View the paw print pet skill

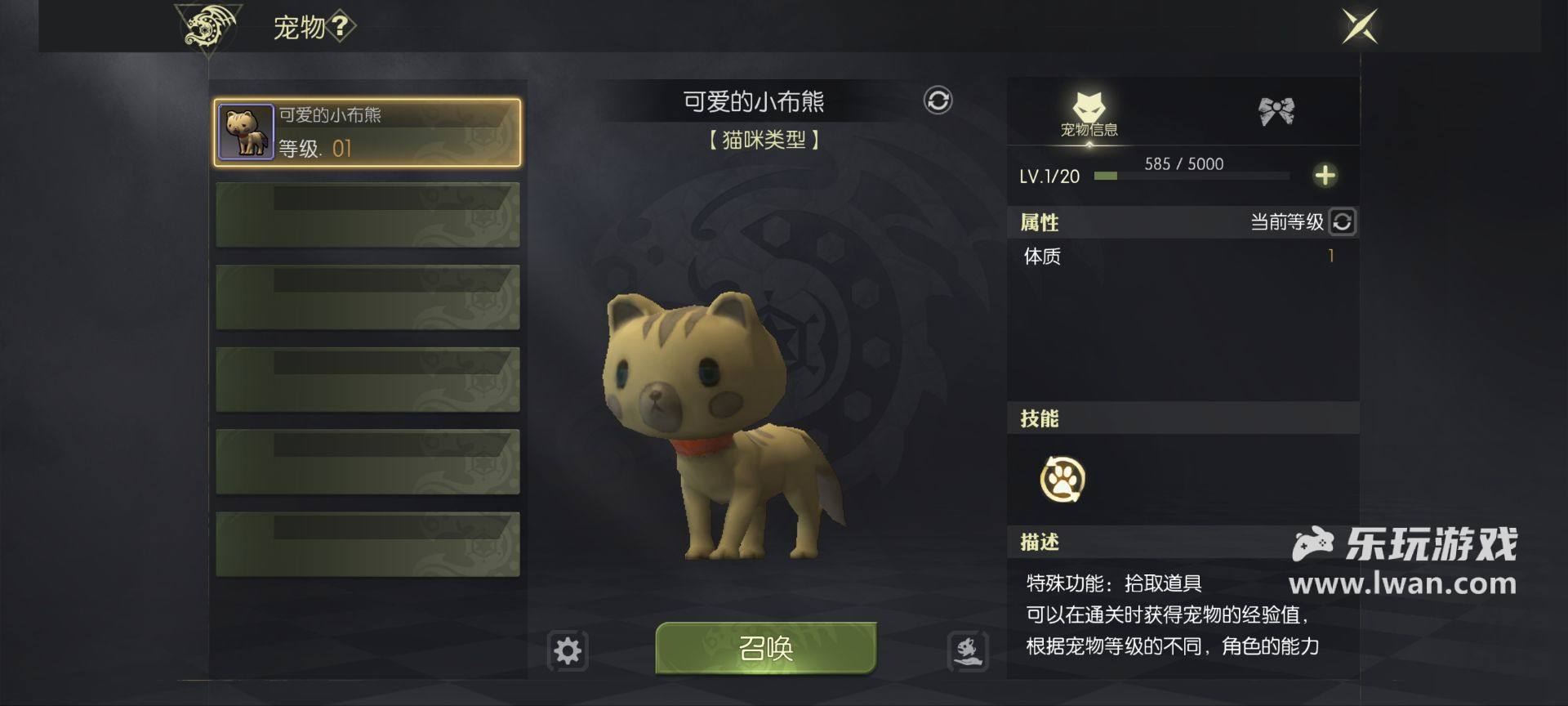point(1062,479)
